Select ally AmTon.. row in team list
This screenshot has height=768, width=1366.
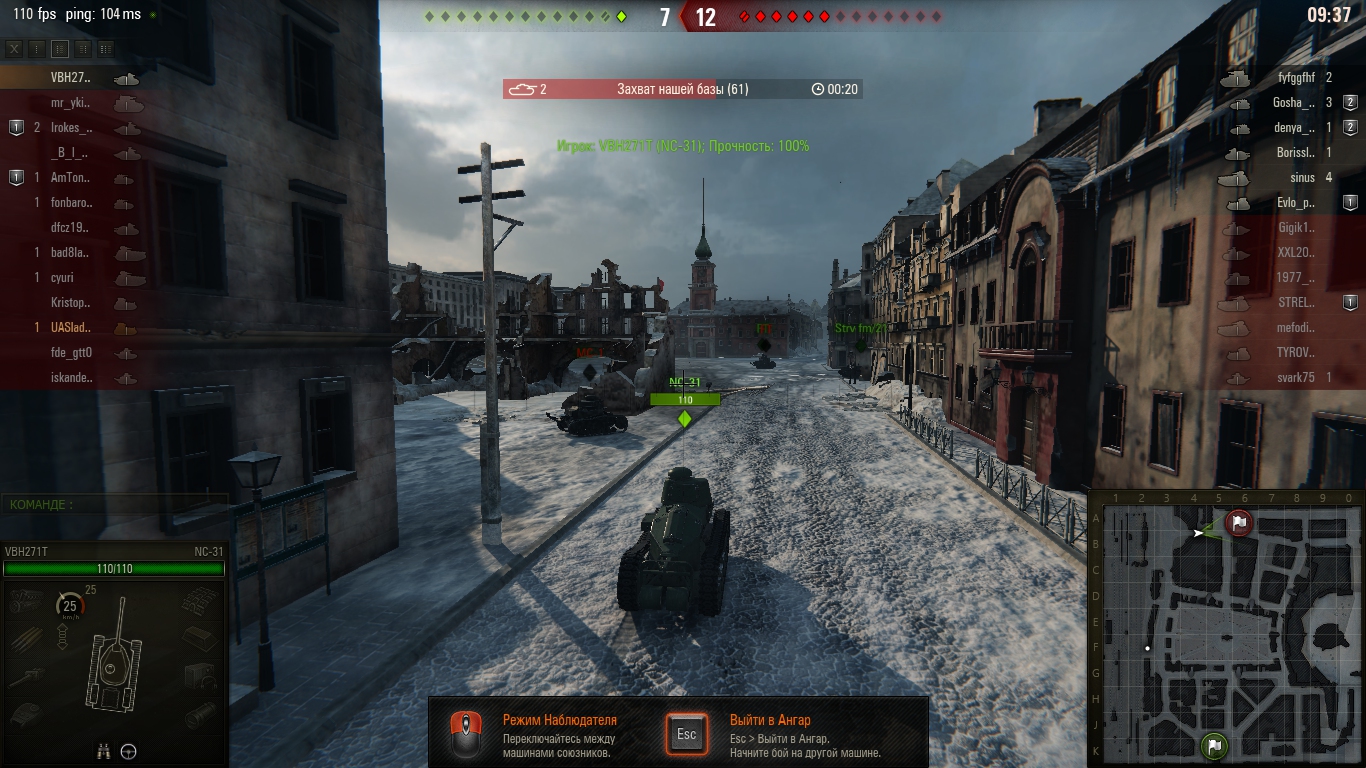pos(70,177)
